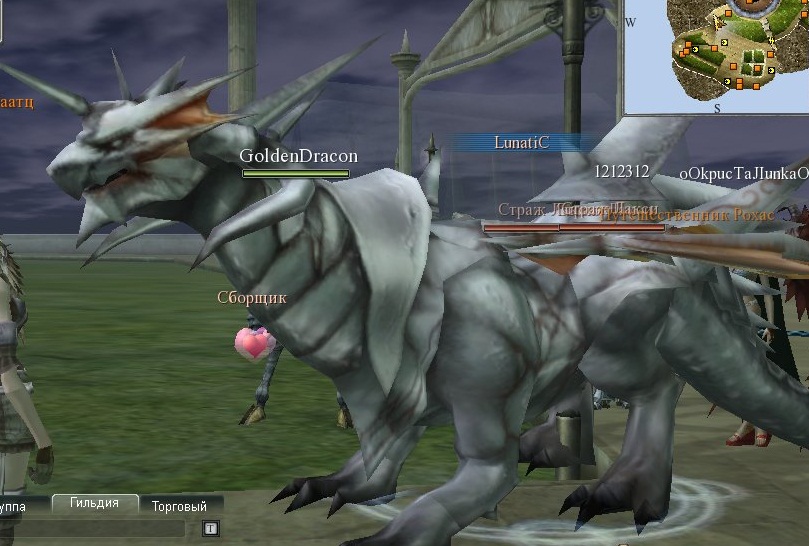This screenshot has height=546, width=809.
Task: Switch to the Гильдия chat tab
Action: pyautogui.click(x=94, y=504)
